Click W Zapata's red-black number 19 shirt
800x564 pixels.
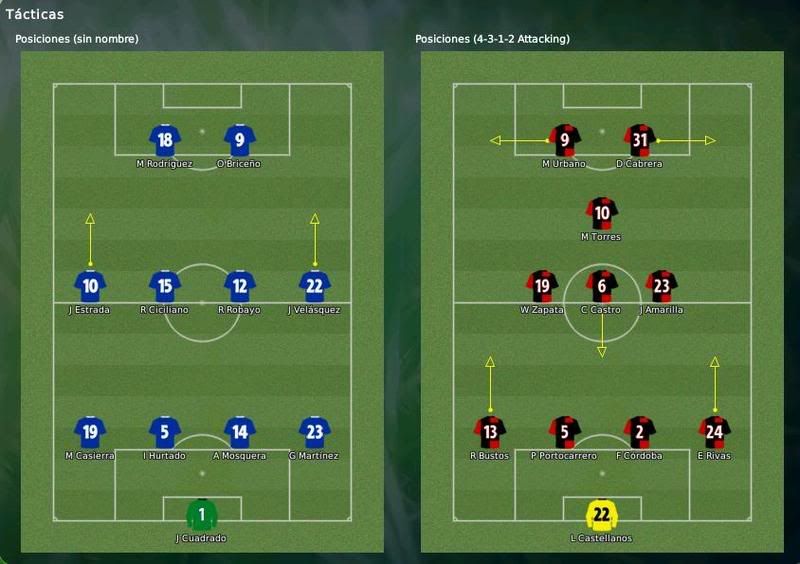point(541,286)
